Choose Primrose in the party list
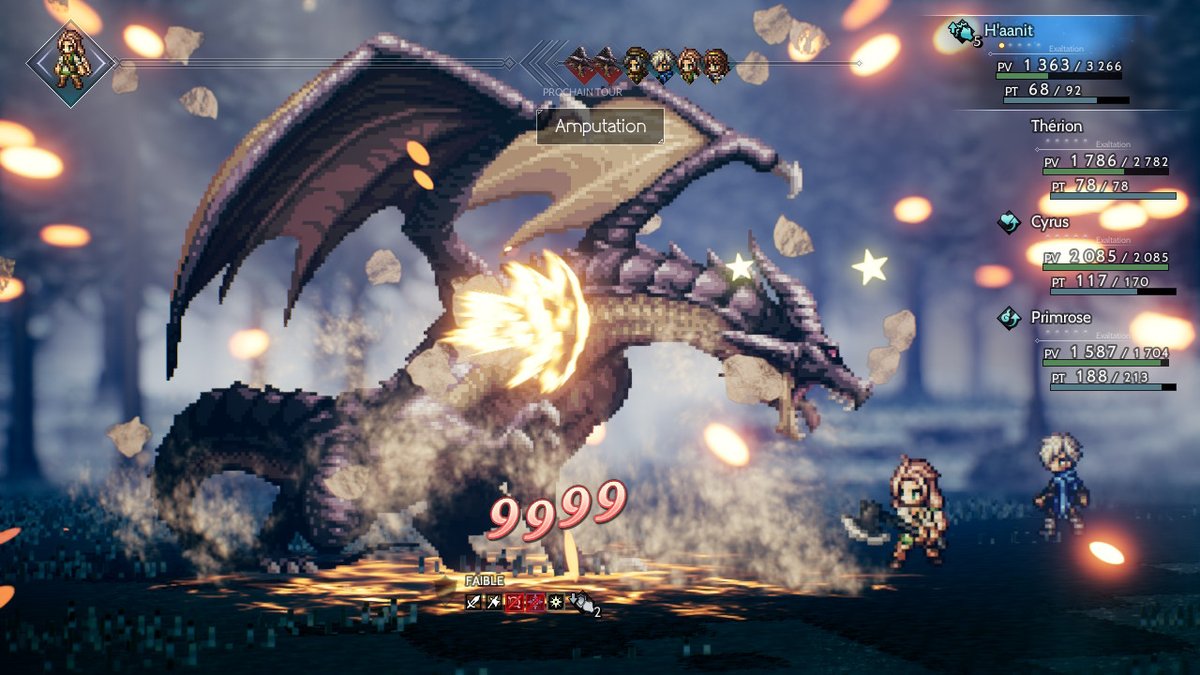Viewport: 1200px width, 675px height. [1061, 318]
